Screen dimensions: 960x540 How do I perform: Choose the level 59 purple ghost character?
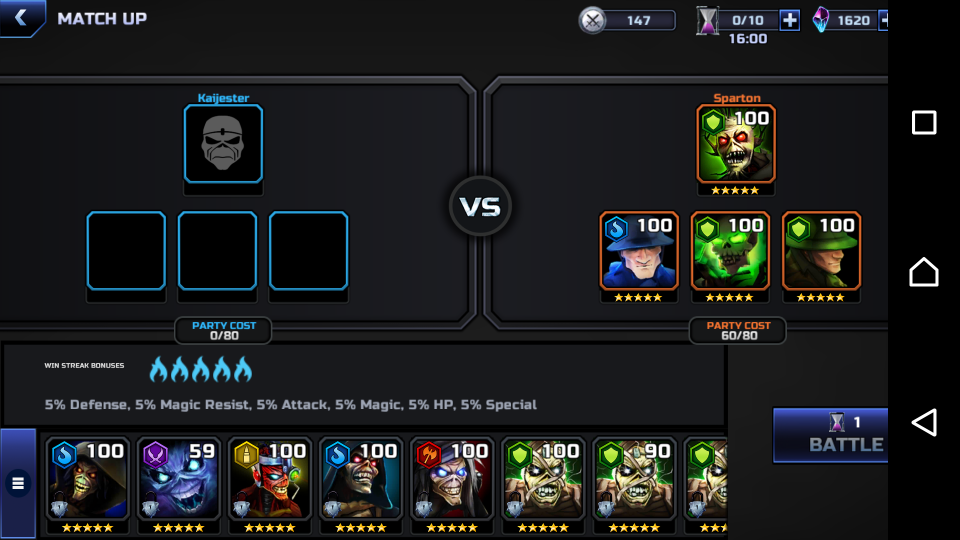pyautogui.click(x=178, y=480)
